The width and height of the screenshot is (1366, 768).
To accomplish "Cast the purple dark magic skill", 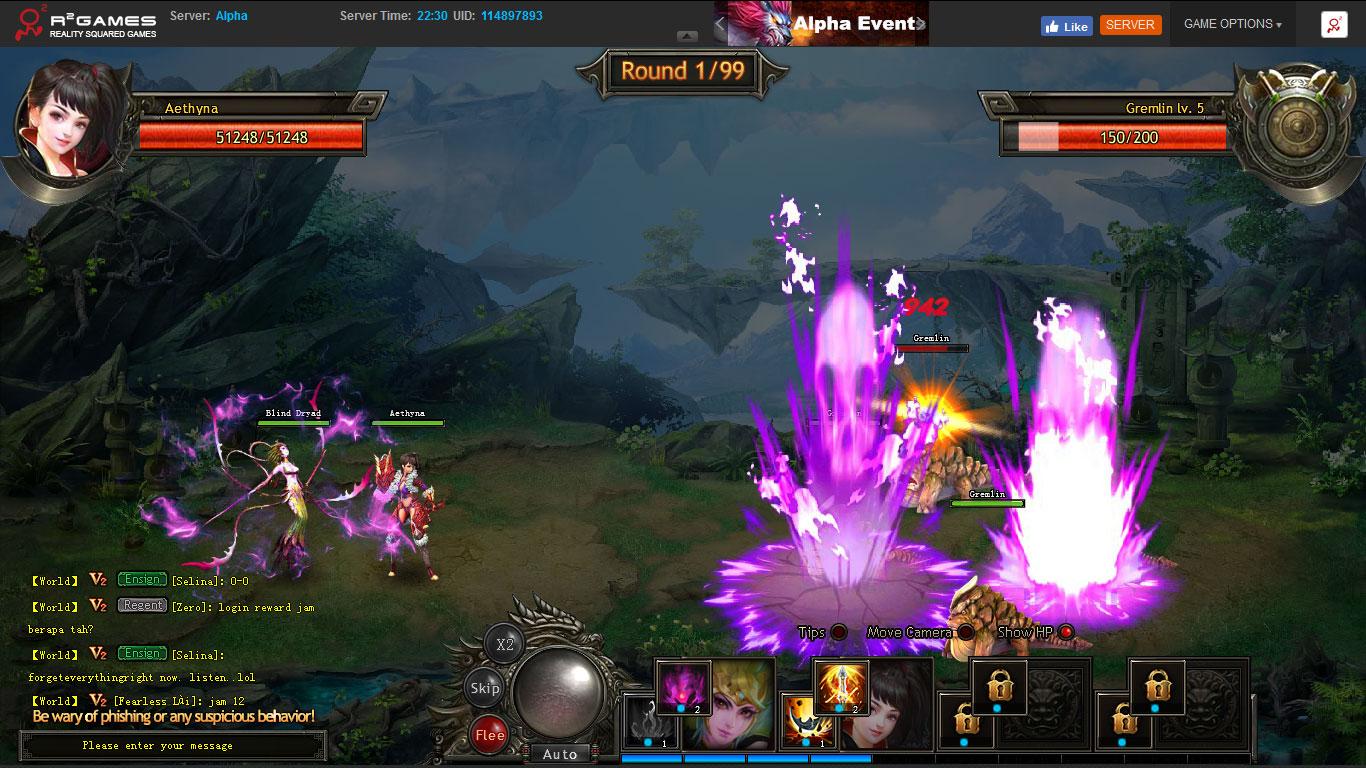I will coord(685,688).
